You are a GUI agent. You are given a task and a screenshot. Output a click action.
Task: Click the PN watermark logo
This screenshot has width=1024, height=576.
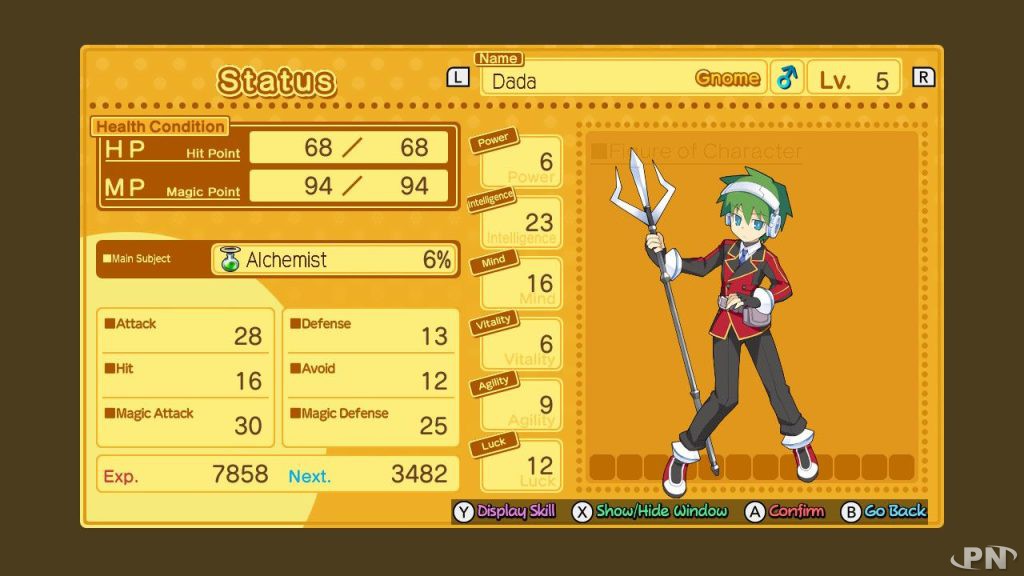[983, 557]
